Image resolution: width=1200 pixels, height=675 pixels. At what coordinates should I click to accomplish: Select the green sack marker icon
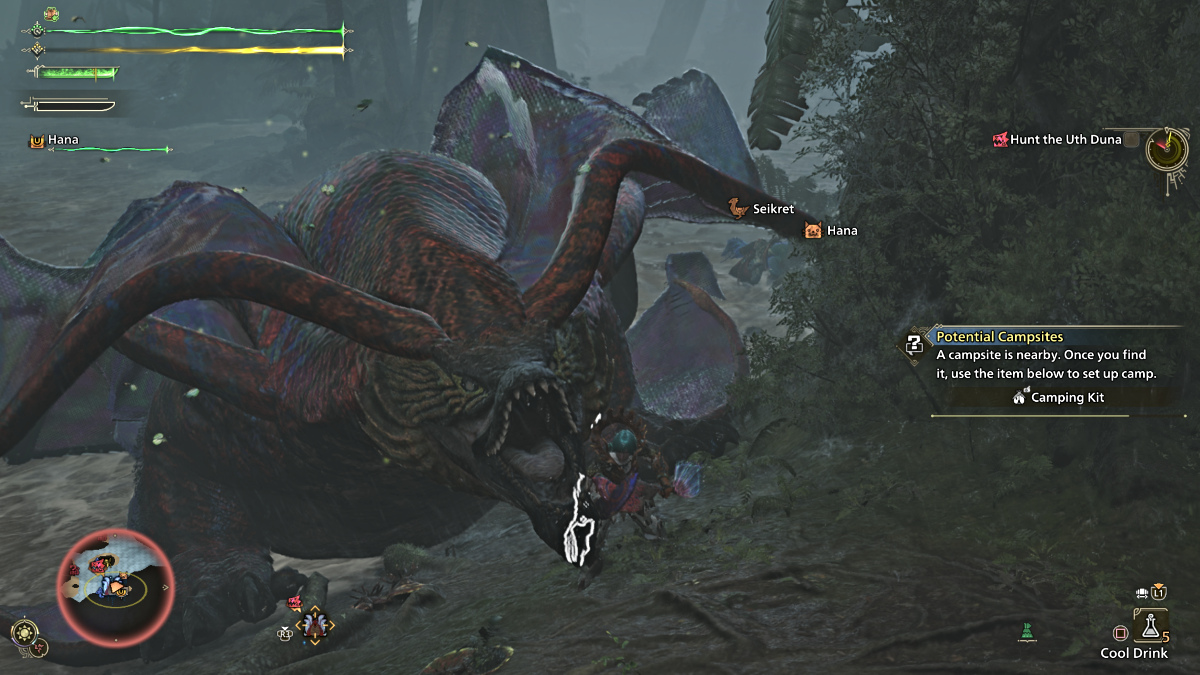1026,631
